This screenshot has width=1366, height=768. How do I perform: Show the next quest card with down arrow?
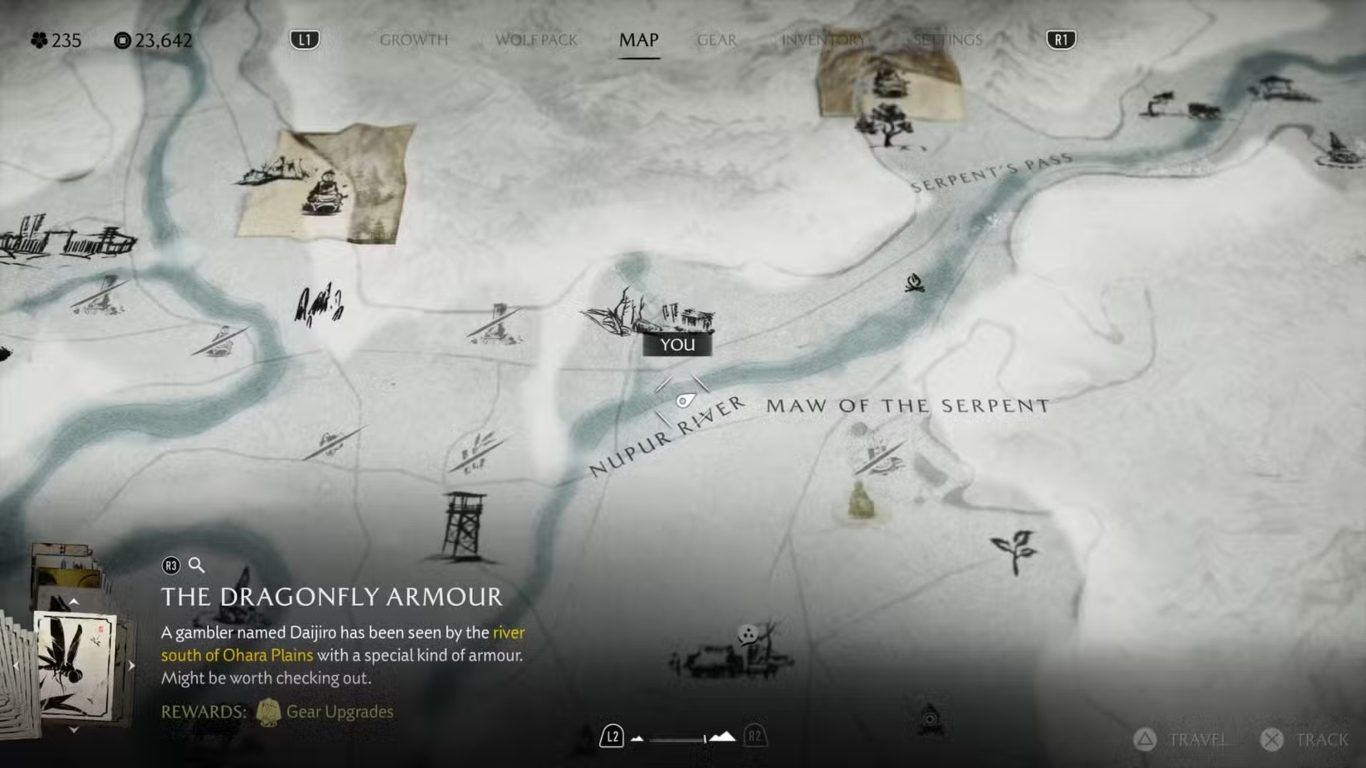coord(73,730)
